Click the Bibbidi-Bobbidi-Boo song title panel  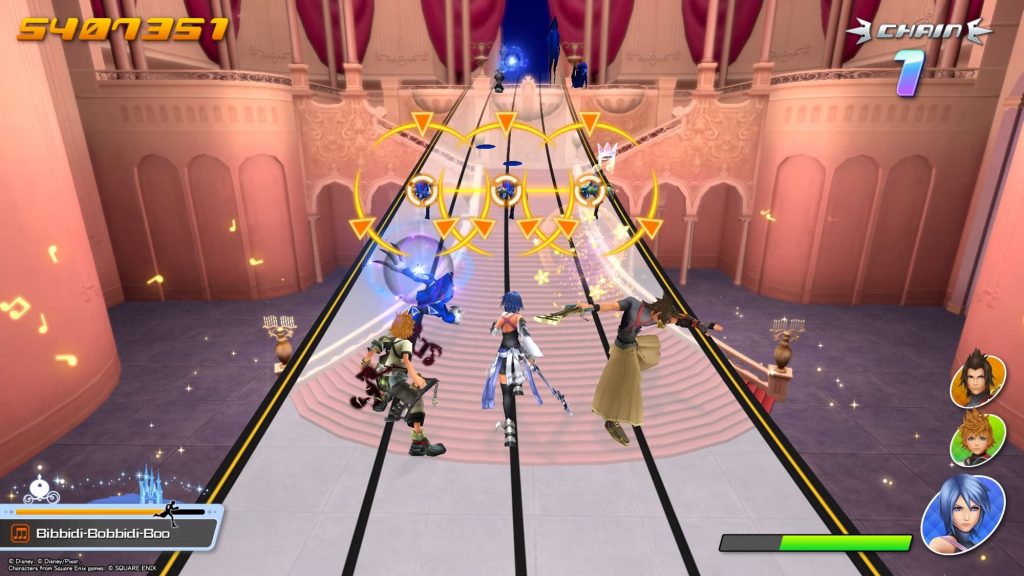[x=112, y=533]
